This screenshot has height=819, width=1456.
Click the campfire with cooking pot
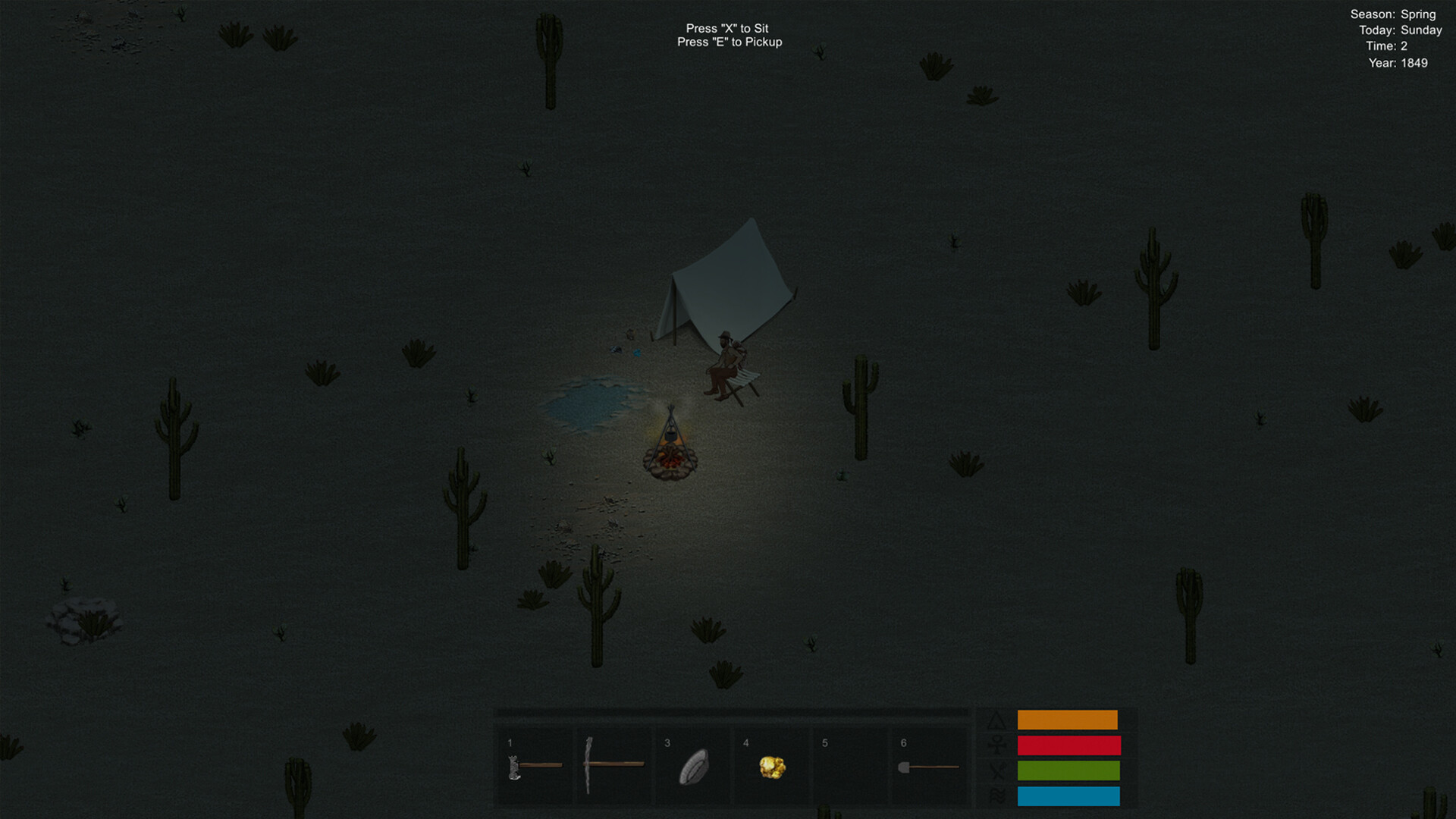coord(671,455)
